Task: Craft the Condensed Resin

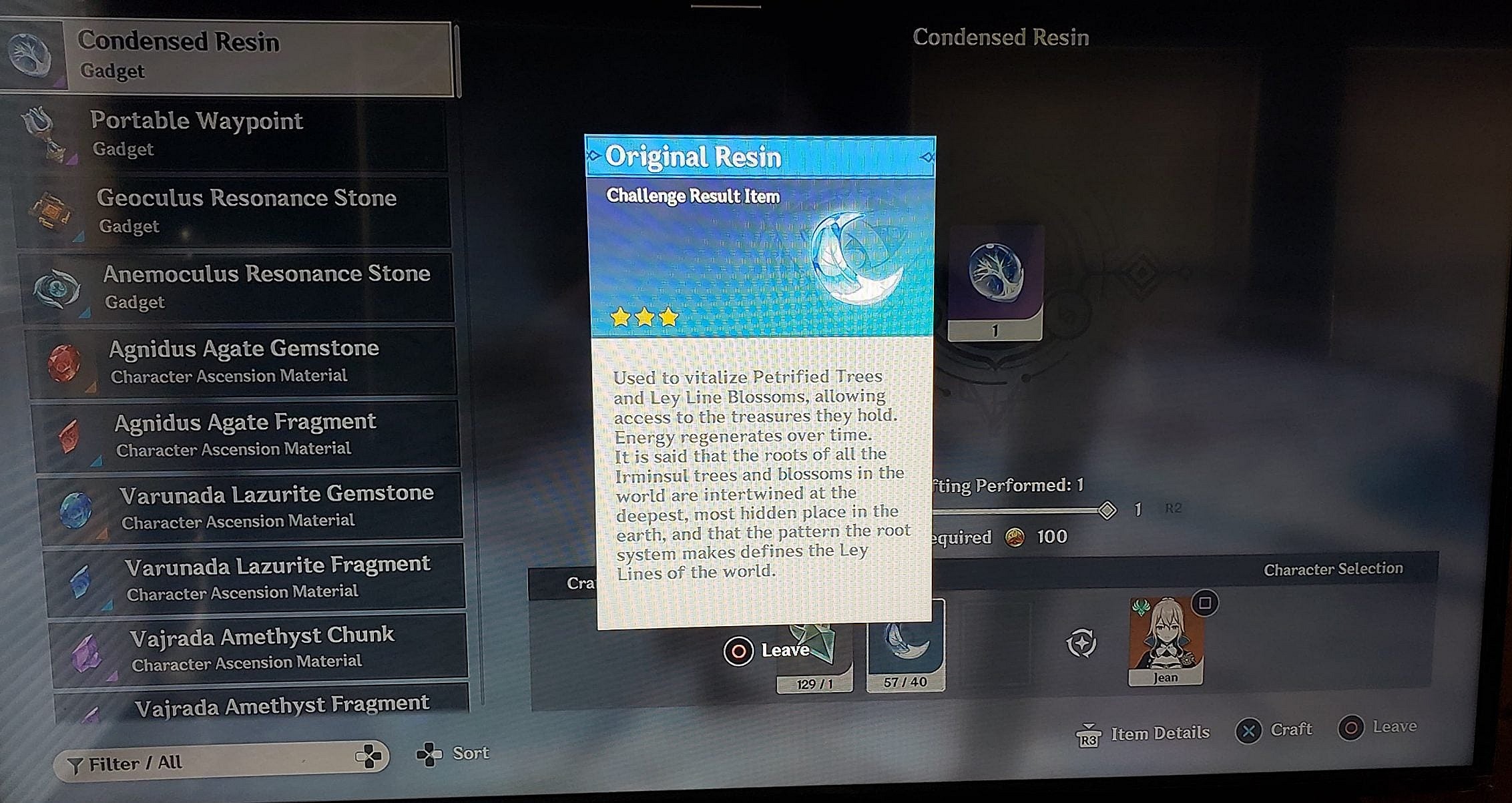Action: (1274, 730)
